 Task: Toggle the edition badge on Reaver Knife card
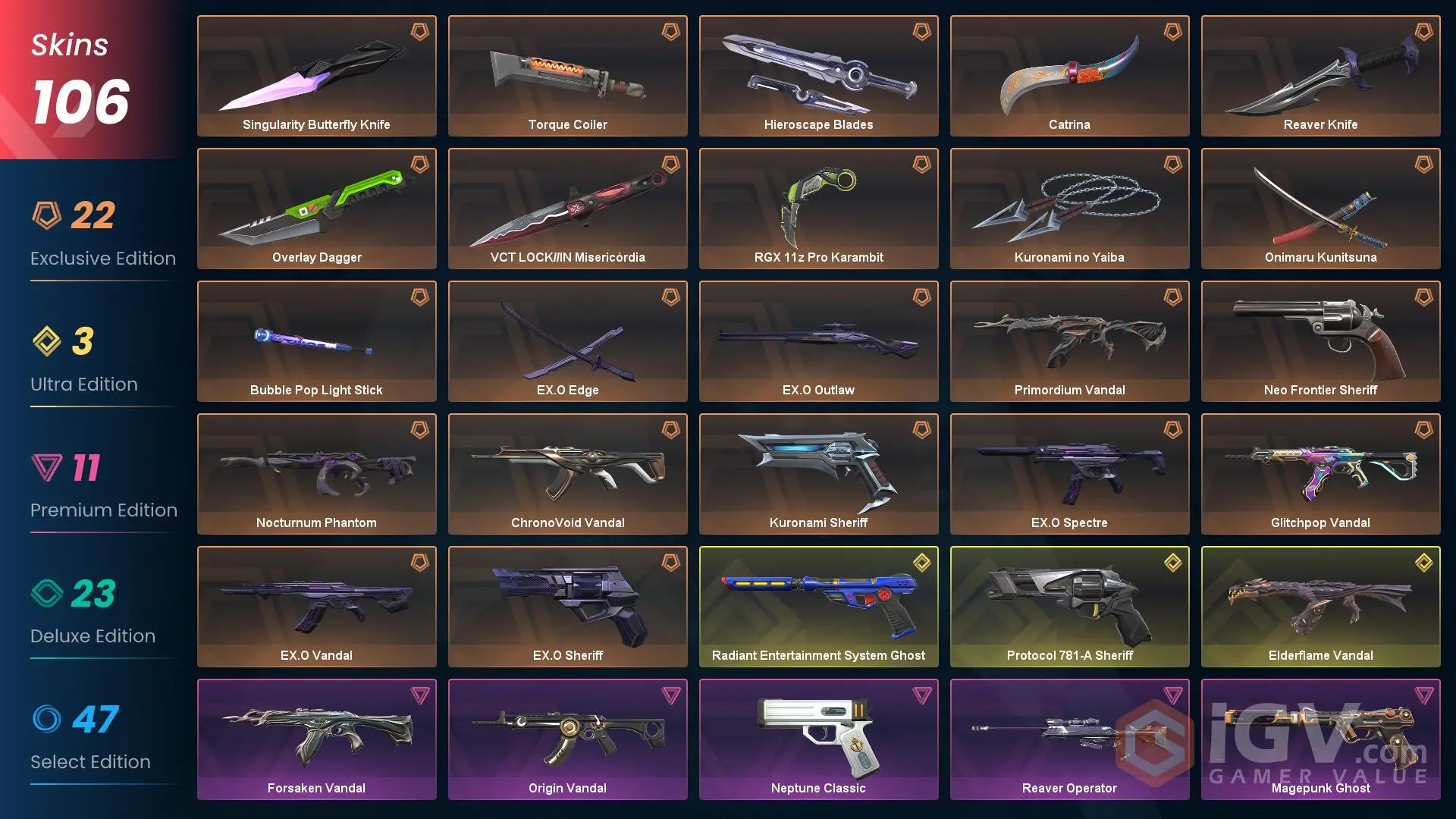tap(1424, 32)
